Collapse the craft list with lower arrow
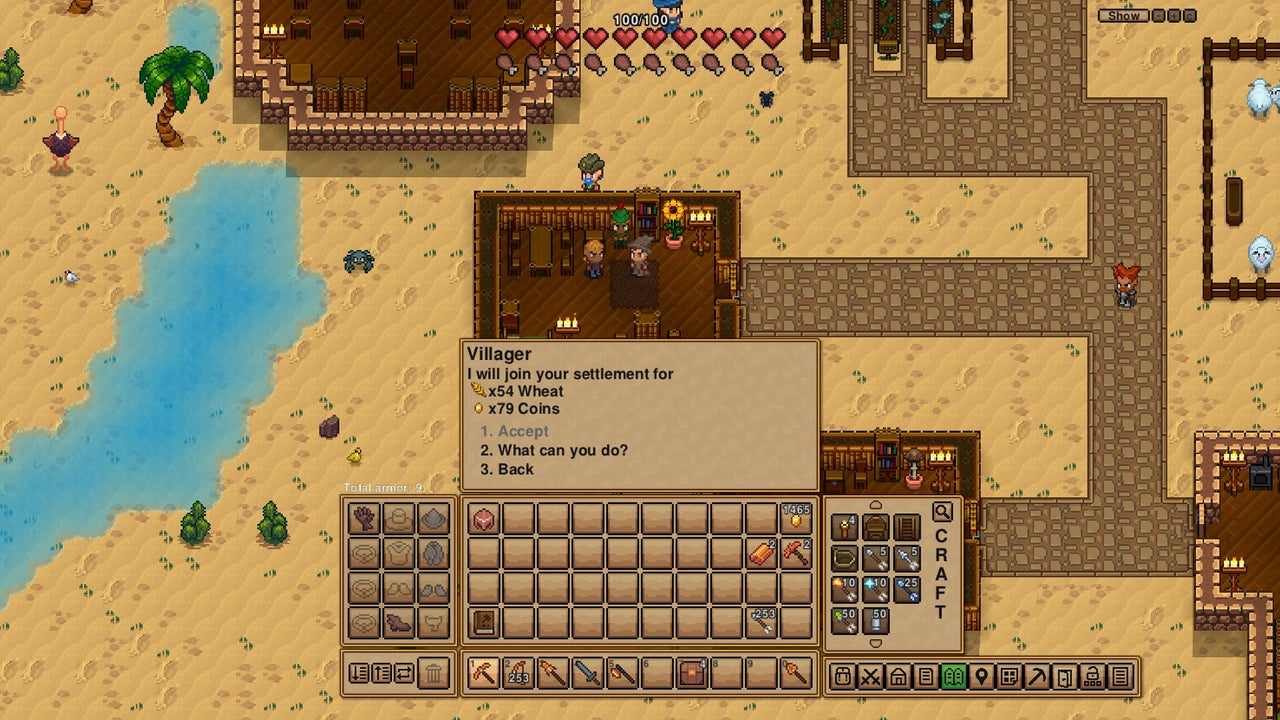Image resolution: width=1280 pixels, height=720 pixels. (876, 642)
